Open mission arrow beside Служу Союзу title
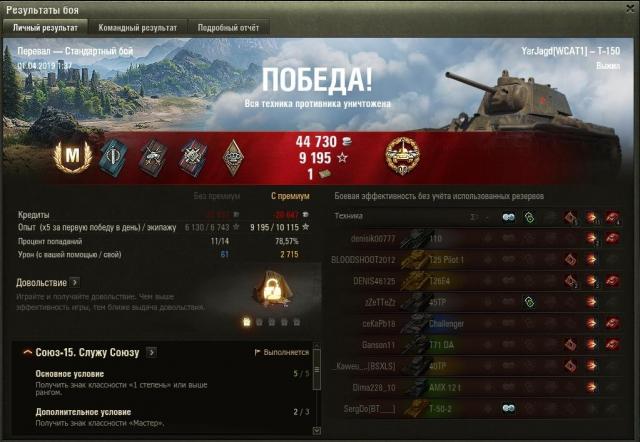 [x=151, y=352]
